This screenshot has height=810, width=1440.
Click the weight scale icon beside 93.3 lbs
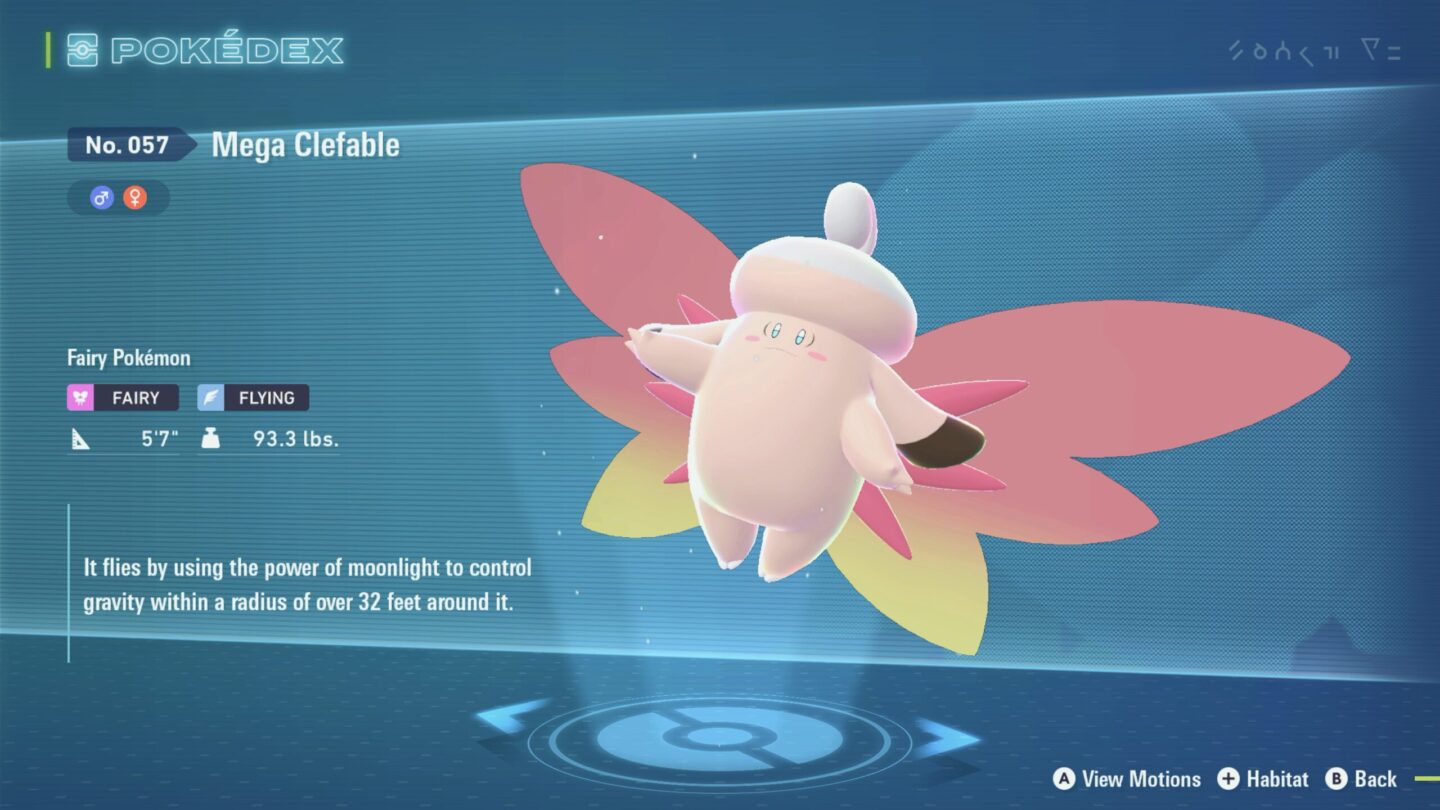click(211, 437)
